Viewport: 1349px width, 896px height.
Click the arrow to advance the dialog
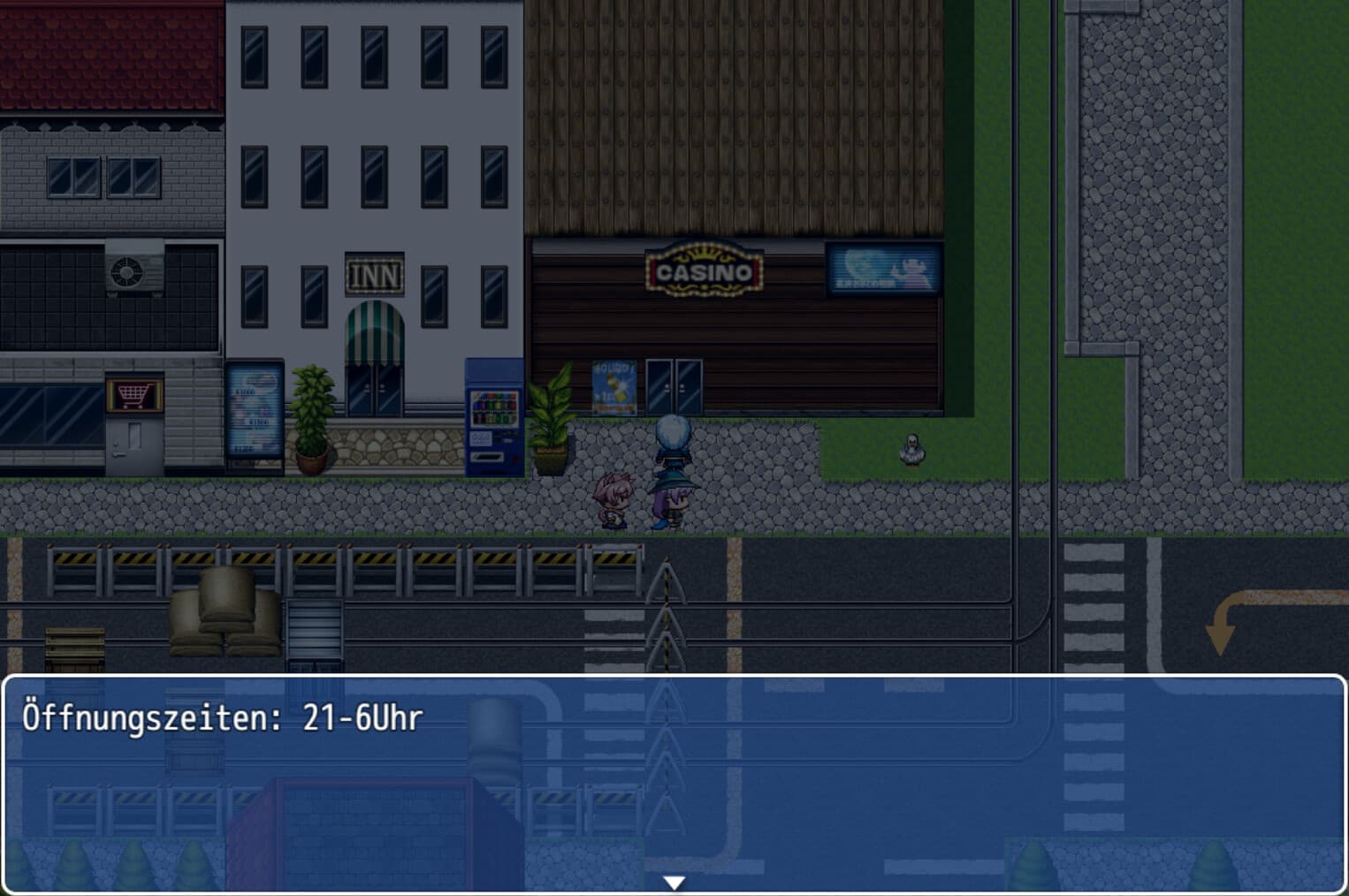(674, 880)
